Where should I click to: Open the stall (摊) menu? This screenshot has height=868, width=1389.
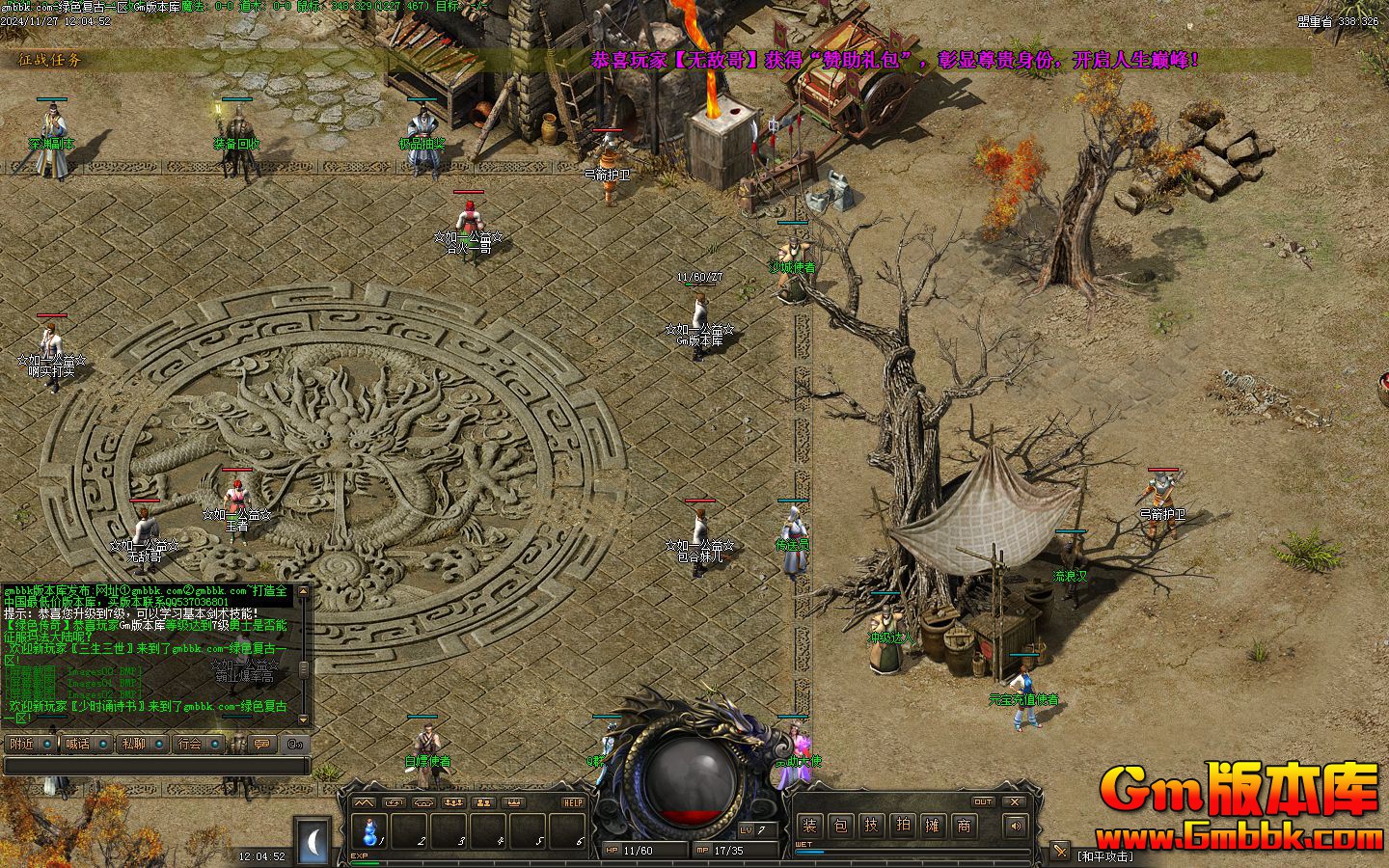coord(933,826)
